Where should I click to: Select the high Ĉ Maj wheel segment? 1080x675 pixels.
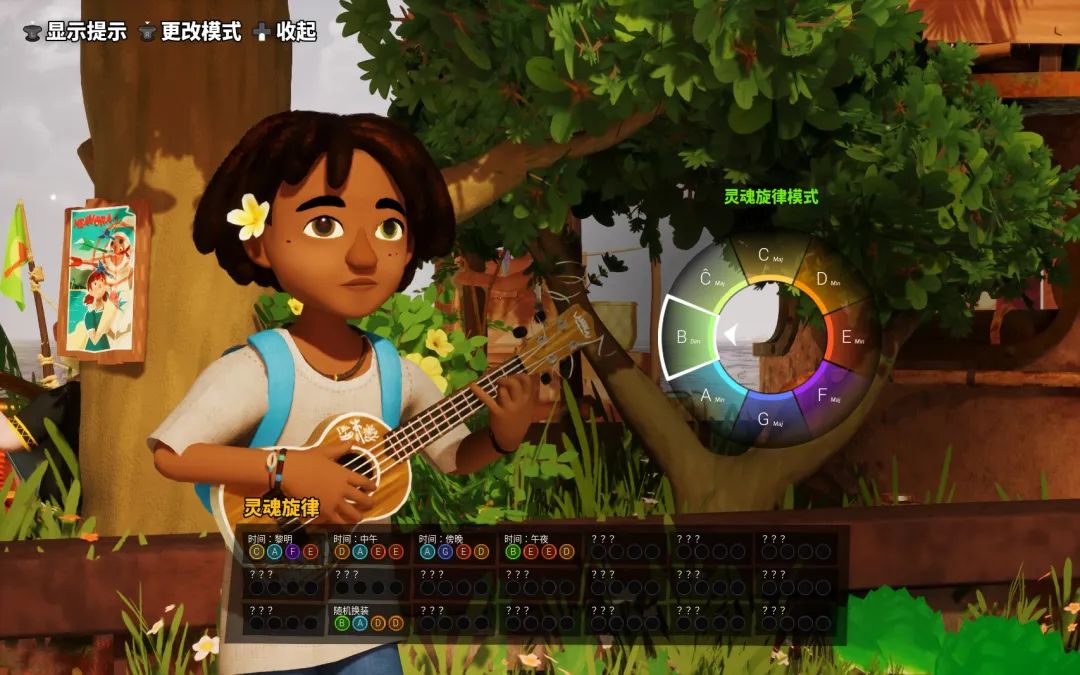(x=708, y=280)
